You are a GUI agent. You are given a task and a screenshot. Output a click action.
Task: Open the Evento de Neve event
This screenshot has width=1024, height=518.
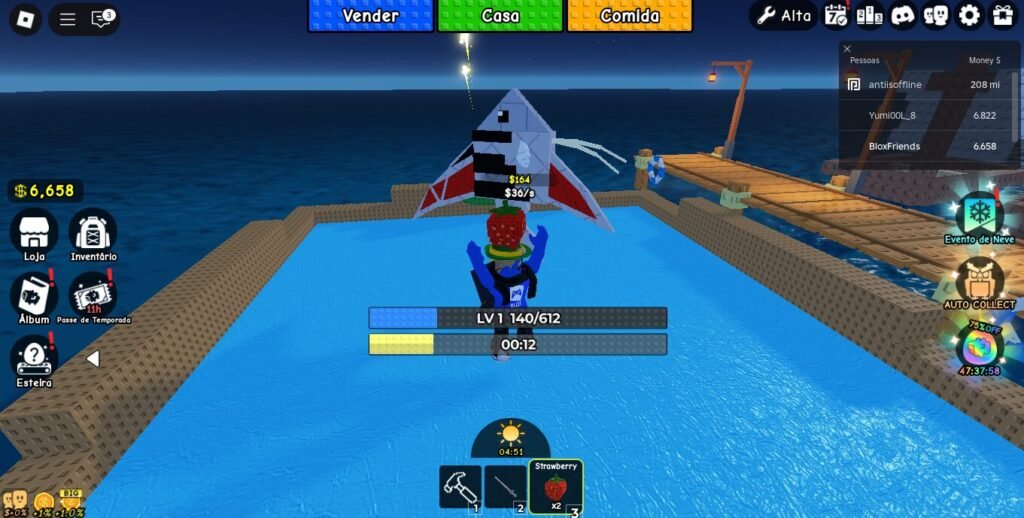pyautogui.click(x=979, y=214)
